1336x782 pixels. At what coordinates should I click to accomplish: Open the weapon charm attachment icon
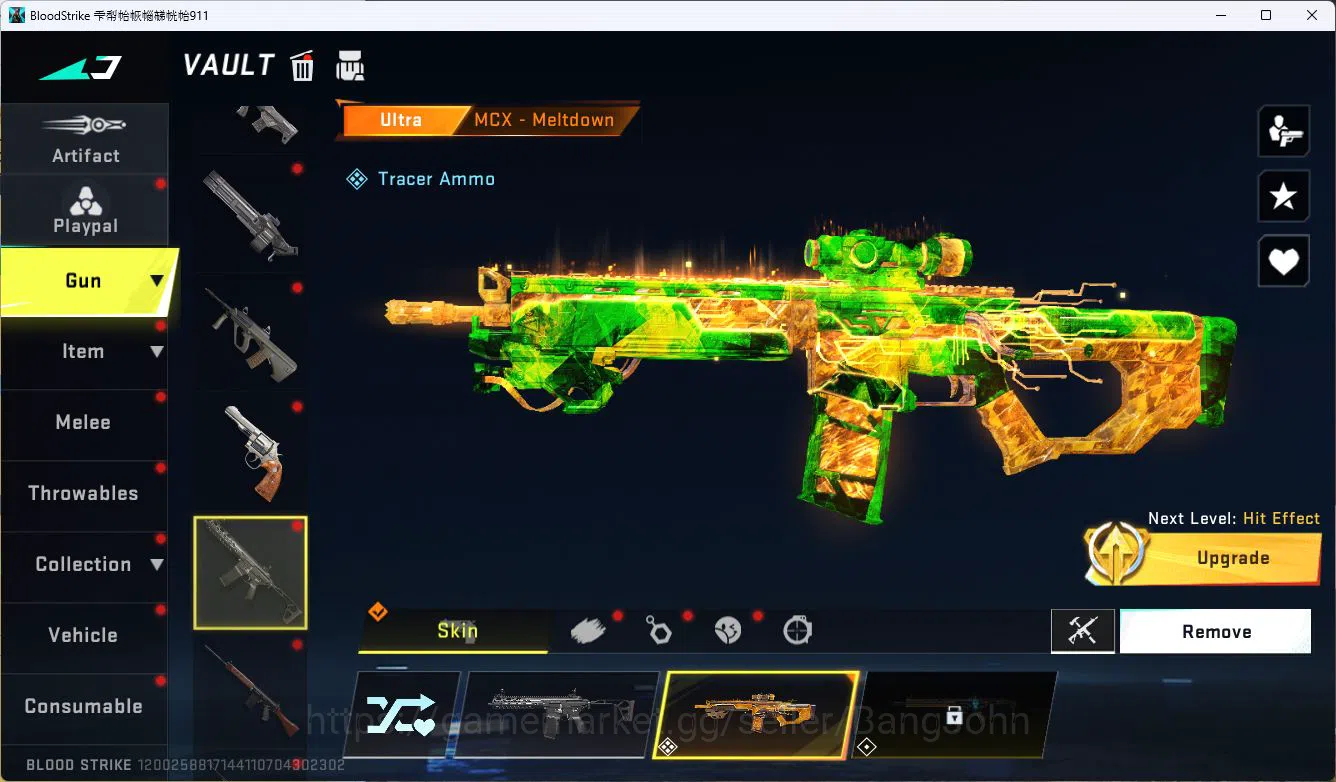coord(659,629)
